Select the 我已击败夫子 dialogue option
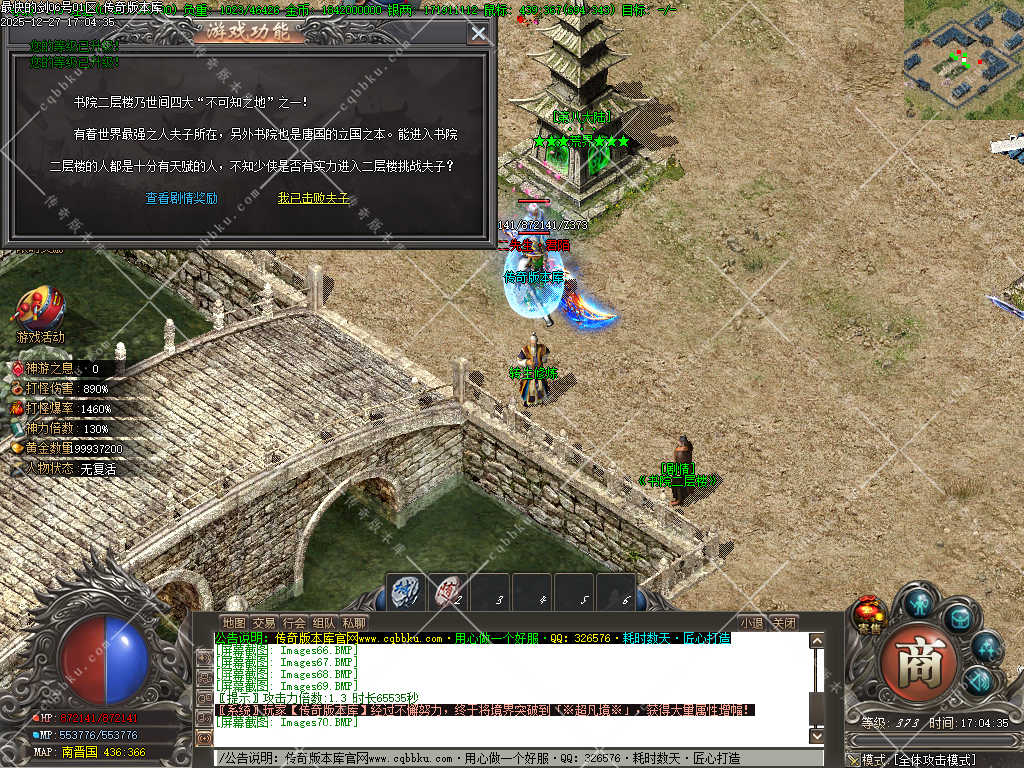1024x768 pixels. [313, 198]
